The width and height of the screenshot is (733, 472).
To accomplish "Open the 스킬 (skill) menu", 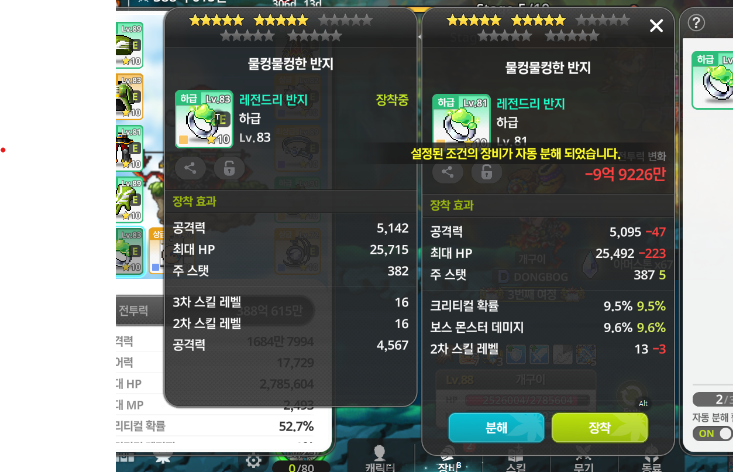I will [x=516, y=458].
